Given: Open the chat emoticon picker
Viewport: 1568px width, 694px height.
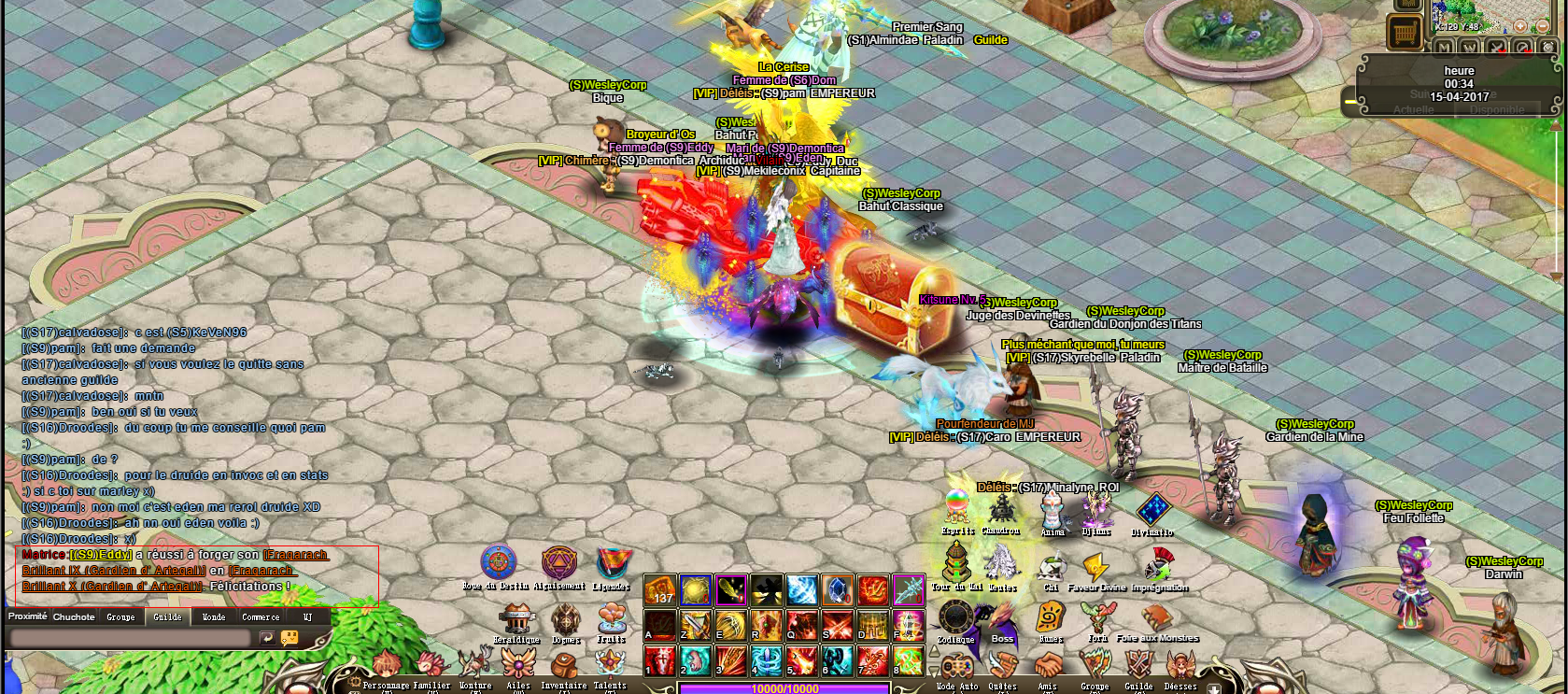Looking at the screenshot, I should click(290, 638).
